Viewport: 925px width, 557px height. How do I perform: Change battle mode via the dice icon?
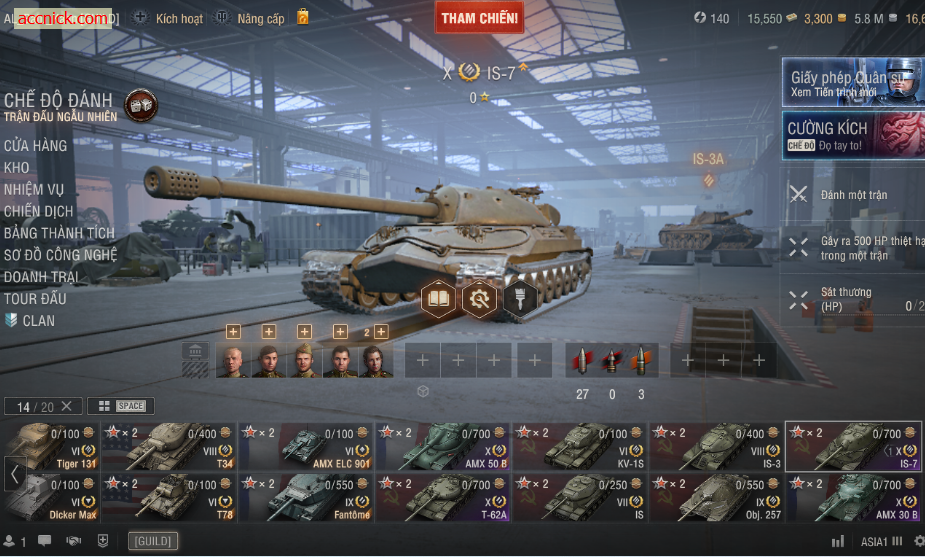139,105
